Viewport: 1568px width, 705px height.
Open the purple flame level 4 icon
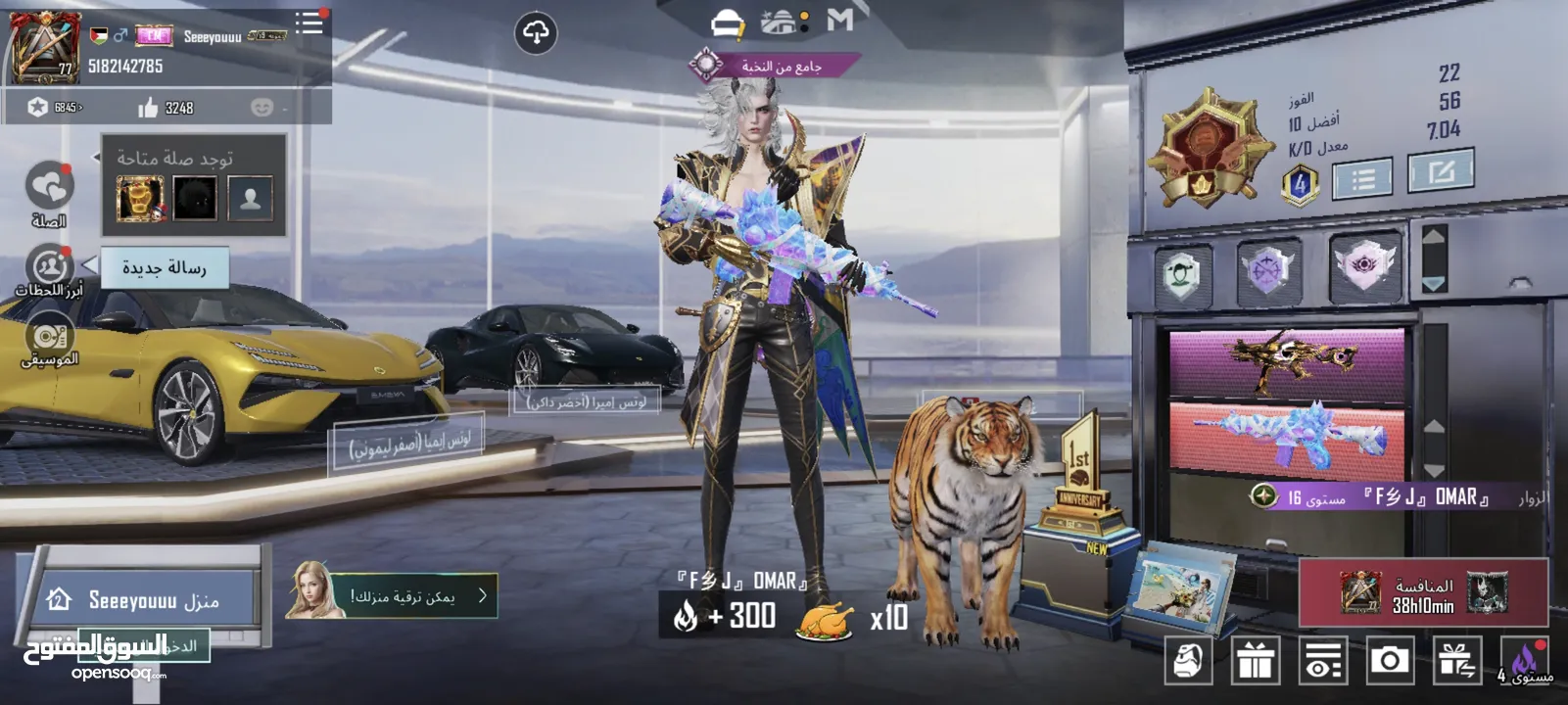[x=1524, y=662]
